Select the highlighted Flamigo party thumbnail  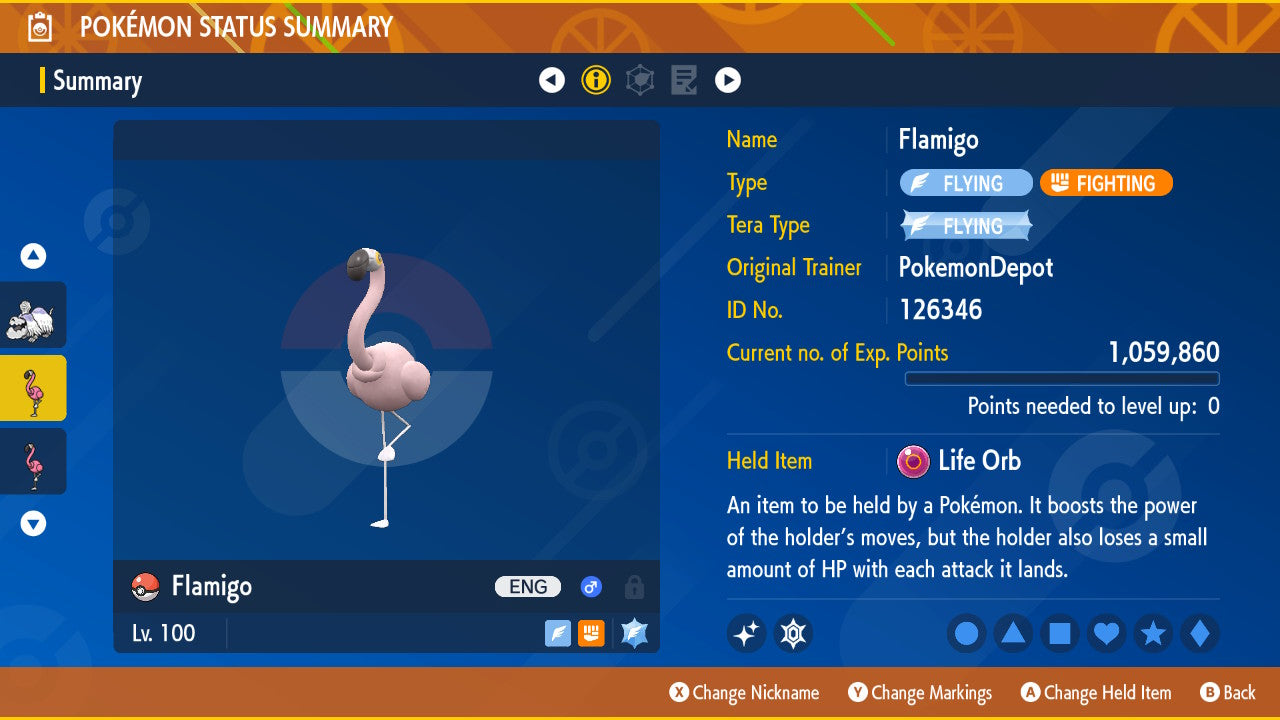click(34, 388)
